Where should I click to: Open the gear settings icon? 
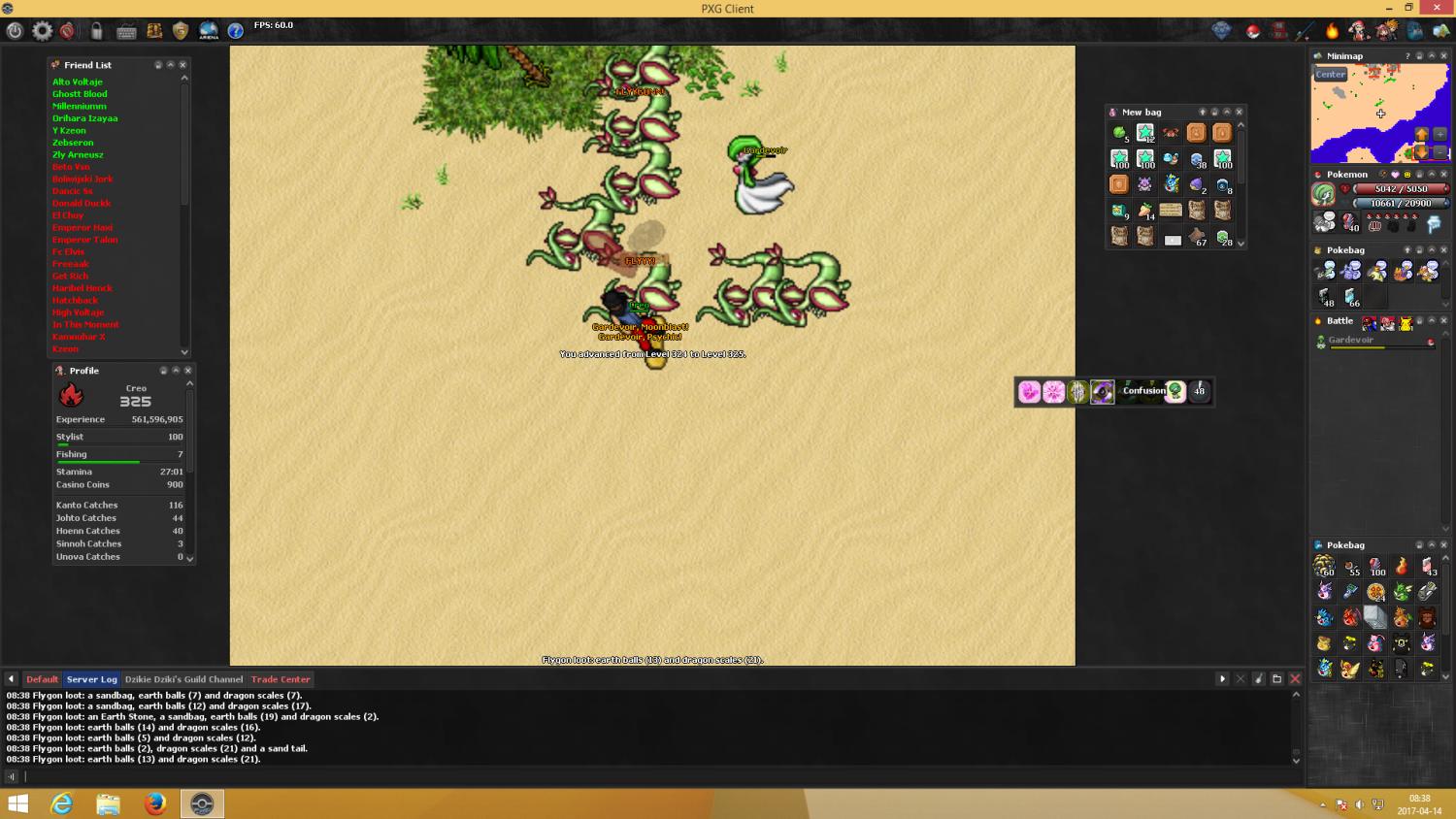pyautogui.click(x=42, y=31)
